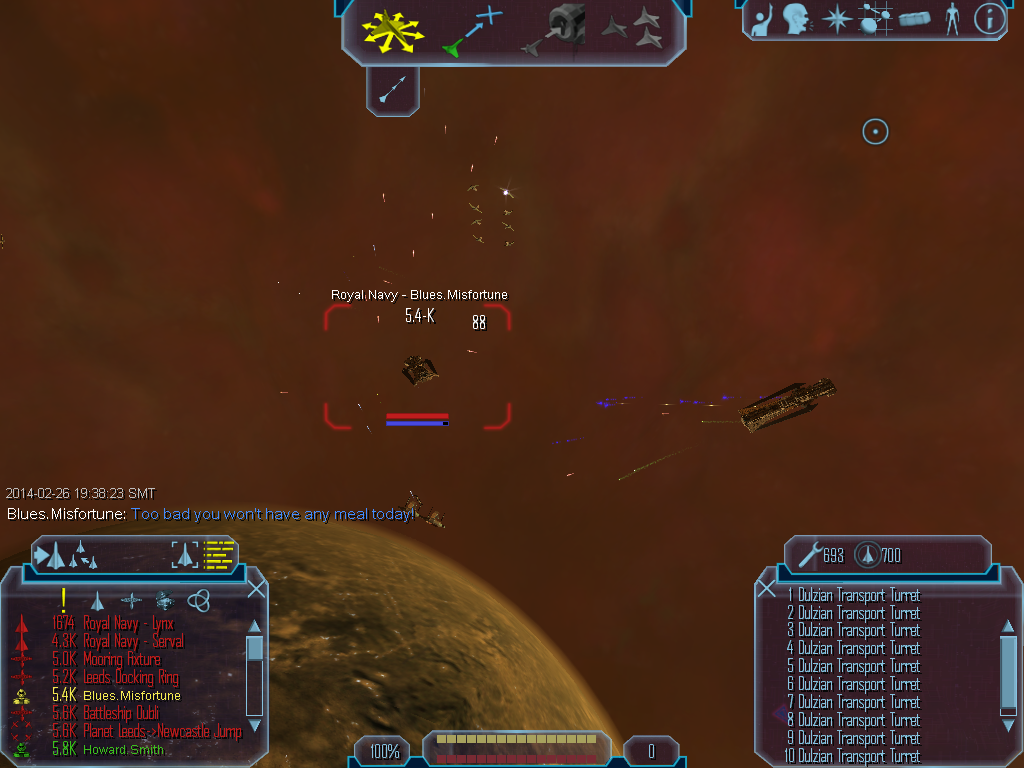1024x768 pixels.
Task: Select Royal Navy - Lynx in contact list
Action: click(128, 623)
